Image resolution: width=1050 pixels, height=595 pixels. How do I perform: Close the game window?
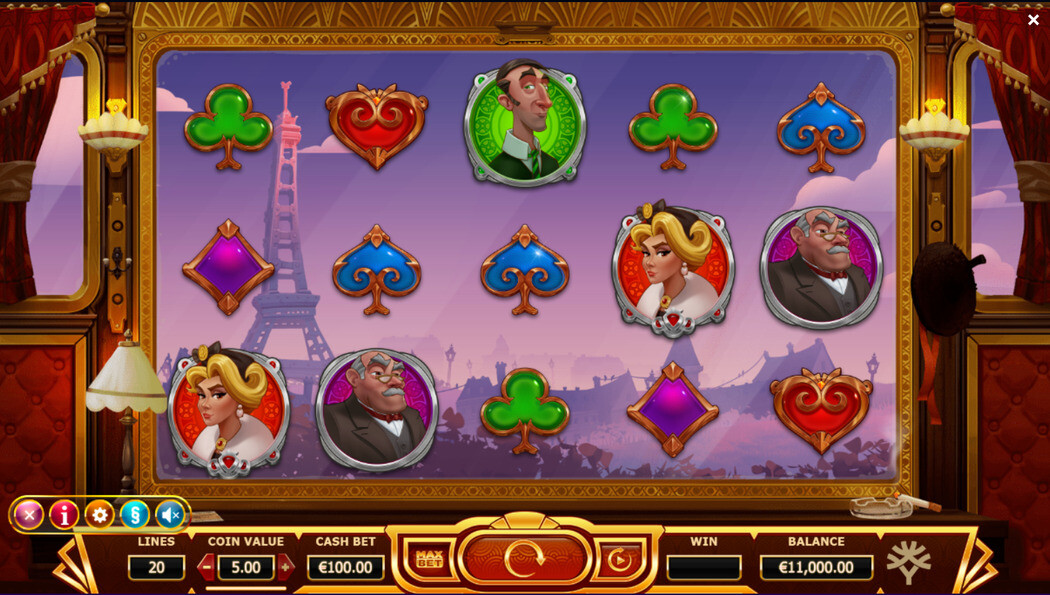[1033, 20]
